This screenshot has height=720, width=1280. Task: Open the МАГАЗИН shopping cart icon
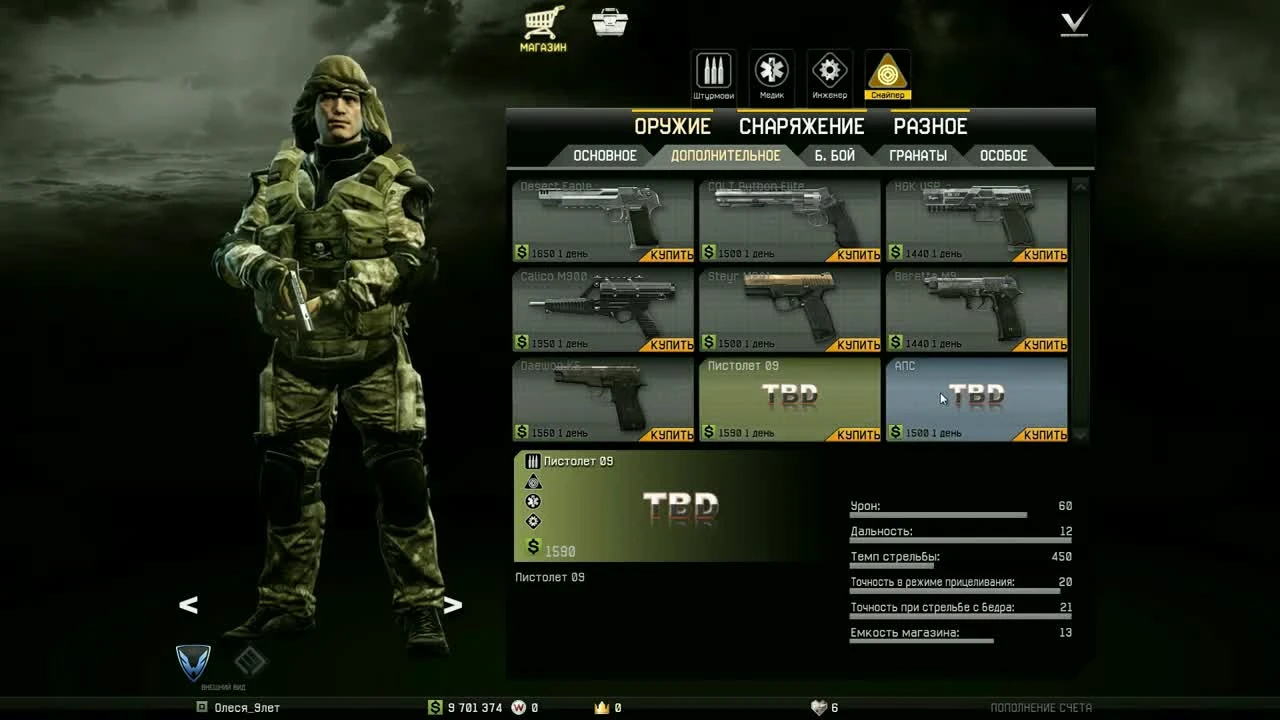pos(542,22)
